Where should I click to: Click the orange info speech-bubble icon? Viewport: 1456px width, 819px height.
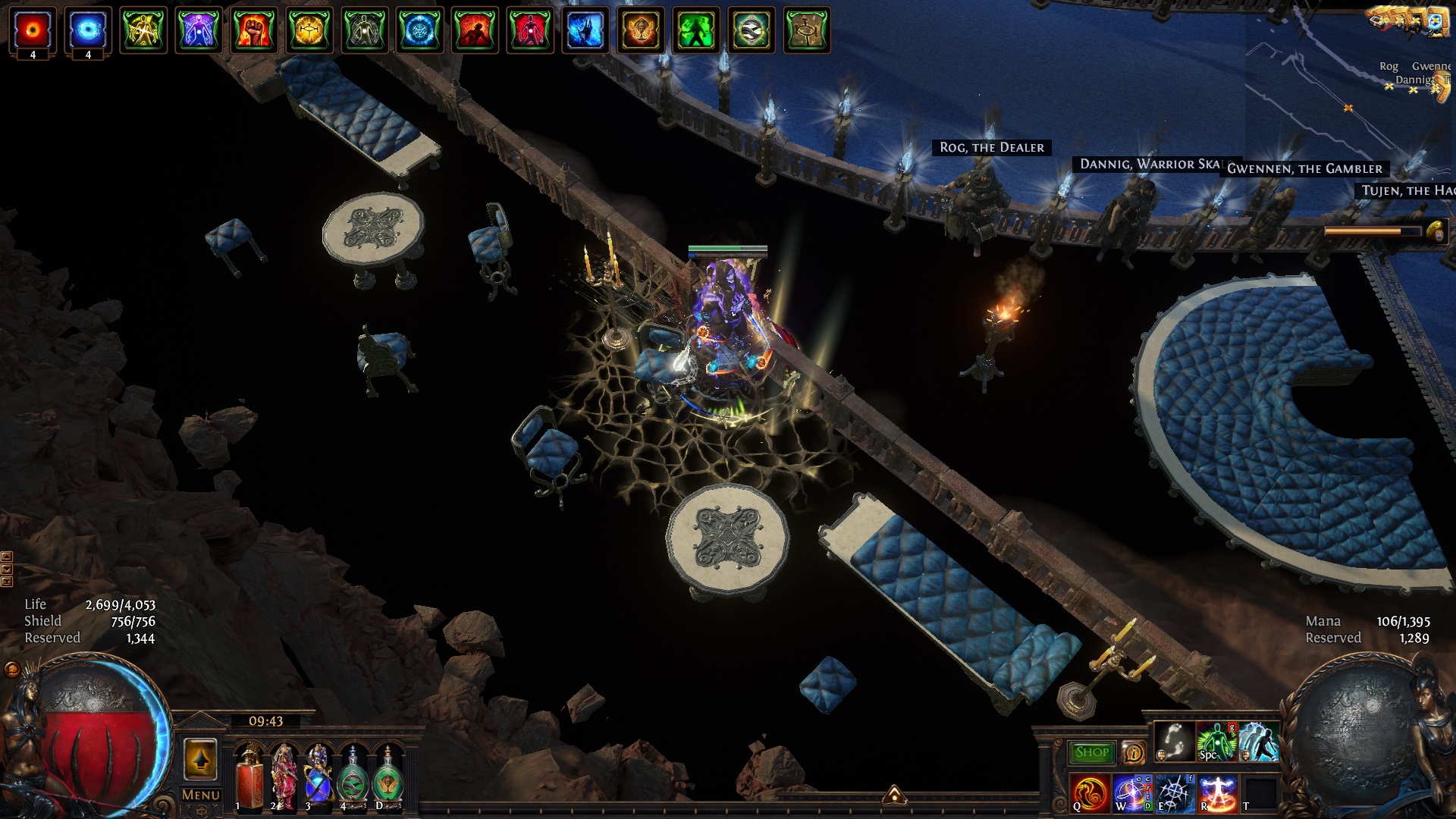1133,752
